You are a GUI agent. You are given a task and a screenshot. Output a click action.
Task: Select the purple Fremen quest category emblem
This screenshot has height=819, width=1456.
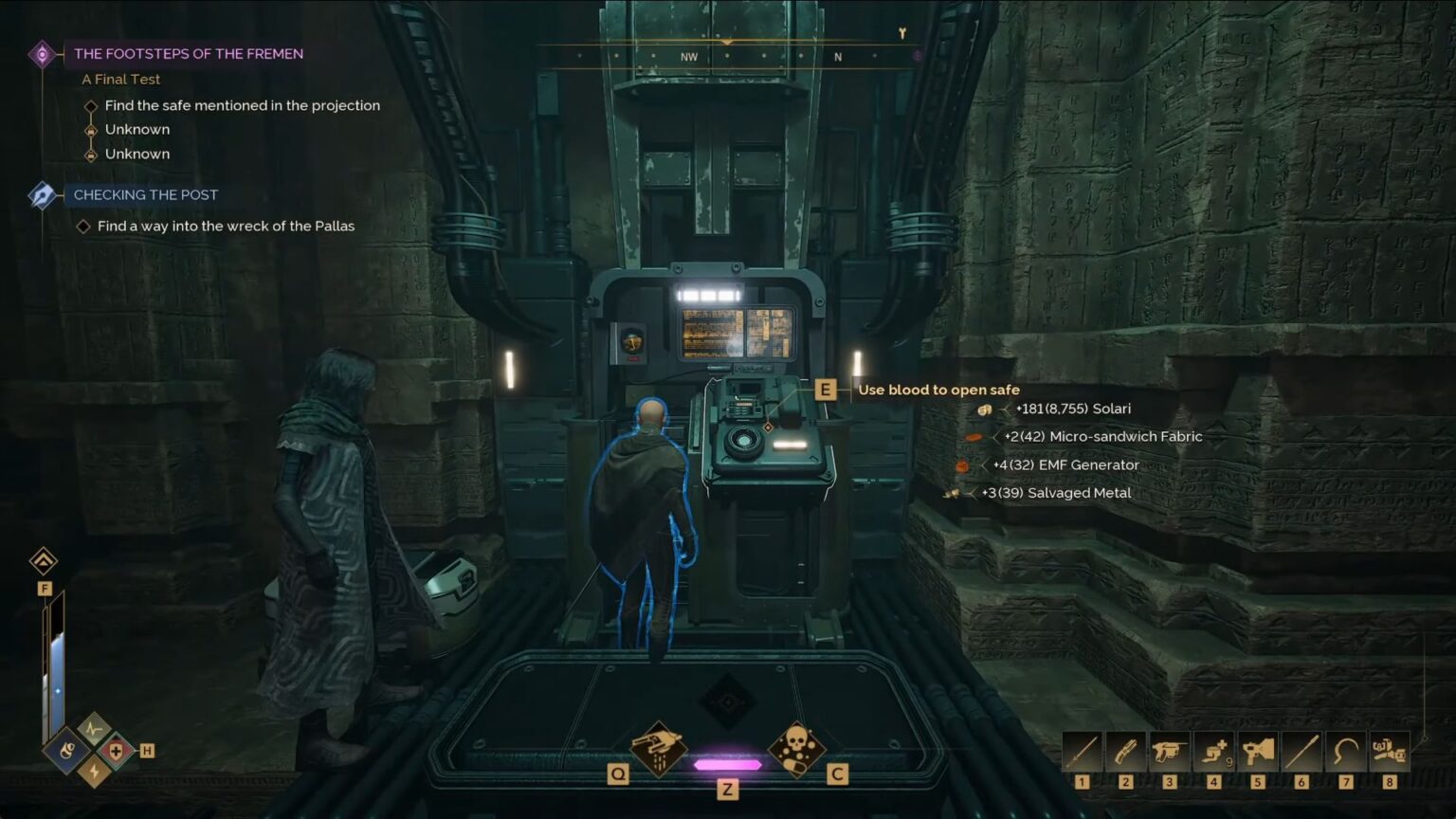41,54
